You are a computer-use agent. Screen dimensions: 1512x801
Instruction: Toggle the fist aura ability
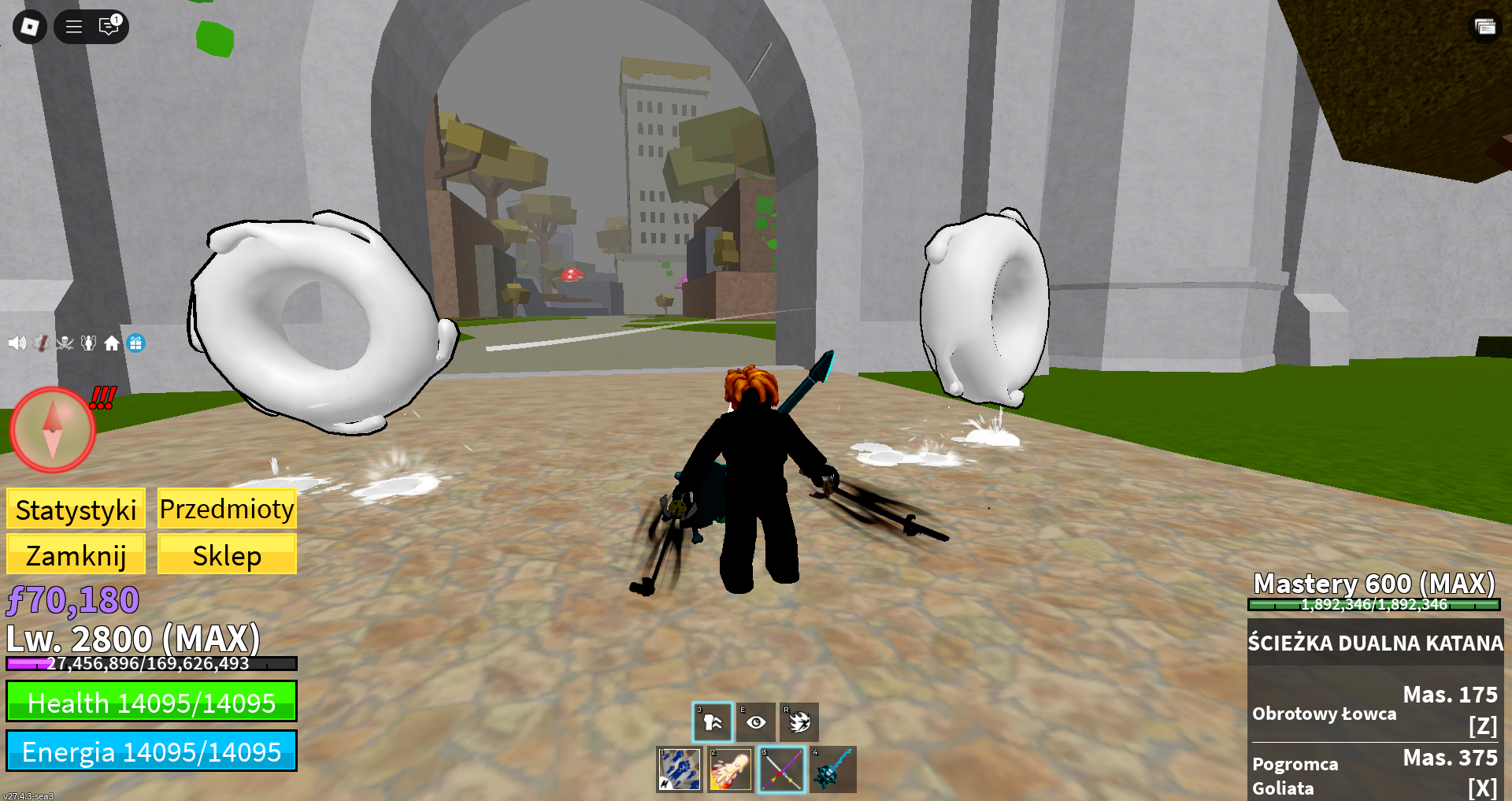(x=713, y=722)
